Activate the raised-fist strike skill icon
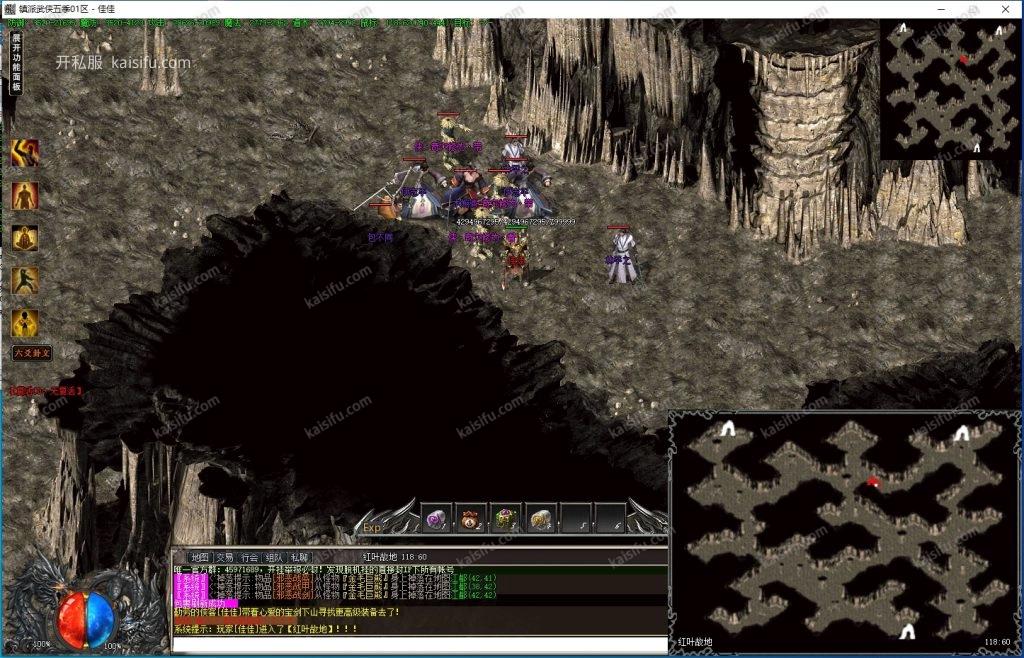The height and width of the screenshot is (658, 1024). [25, 153]
